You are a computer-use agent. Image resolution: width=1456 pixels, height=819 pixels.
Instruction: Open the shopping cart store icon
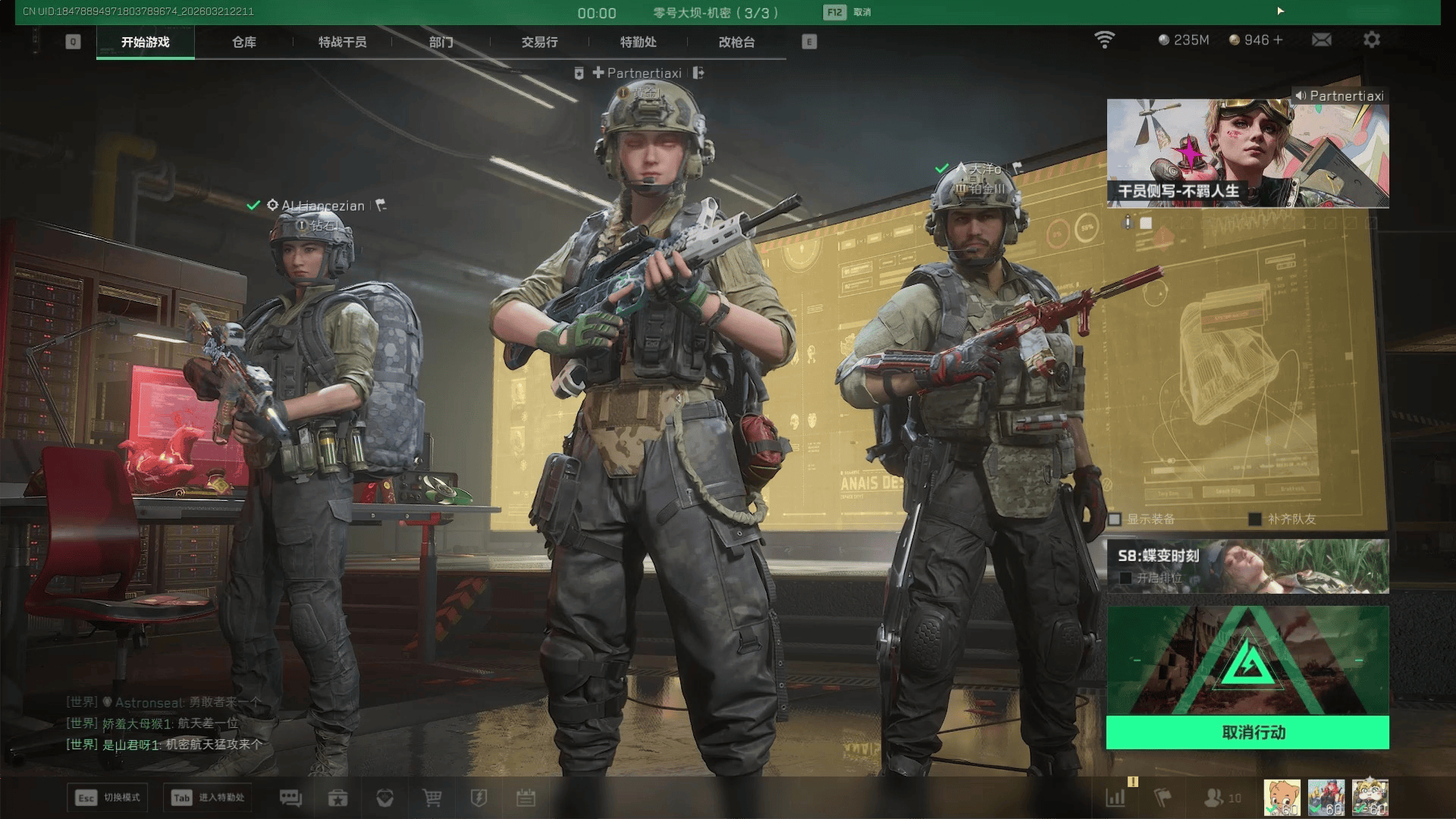point(431,798)
